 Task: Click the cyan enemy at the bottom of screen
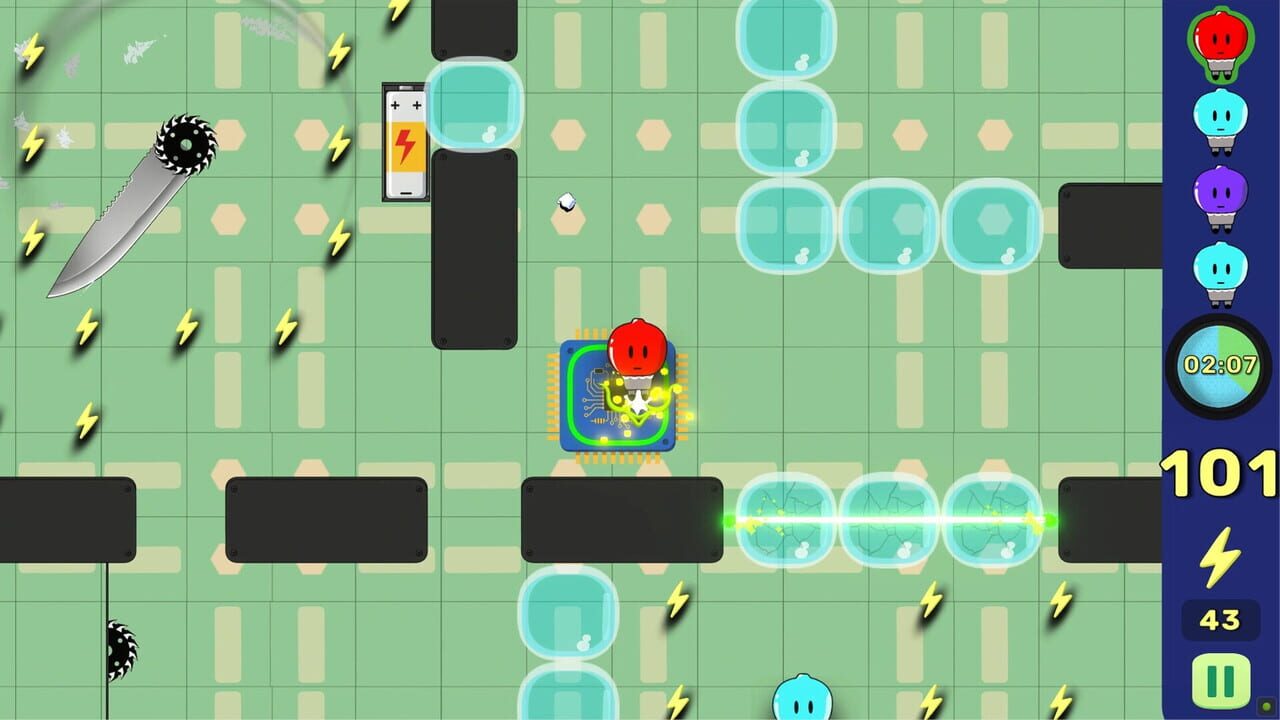(x=800, y=700)
